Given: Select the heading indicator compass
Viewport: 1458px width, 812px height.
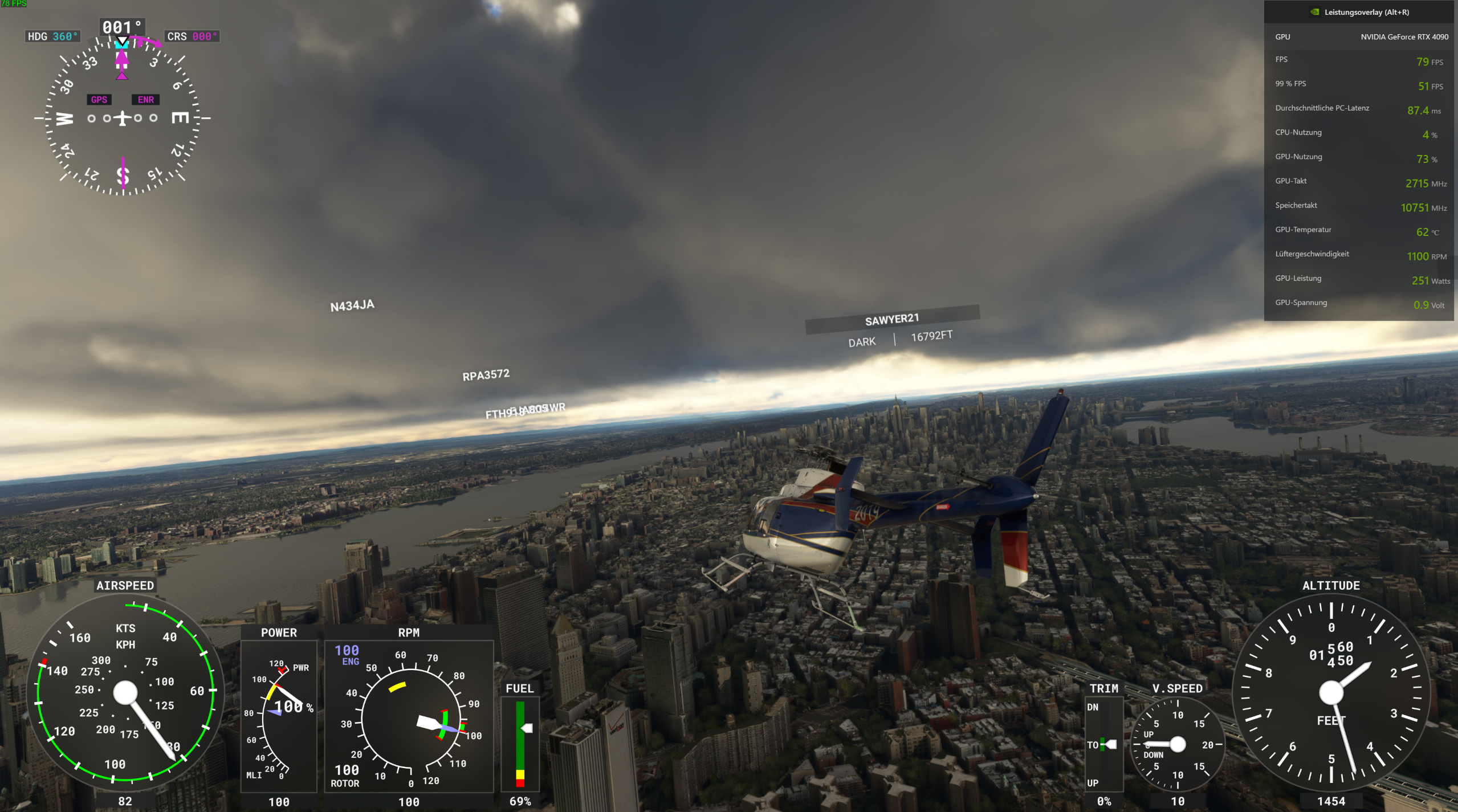Looking at the screenshot, I should pos(121,118).
